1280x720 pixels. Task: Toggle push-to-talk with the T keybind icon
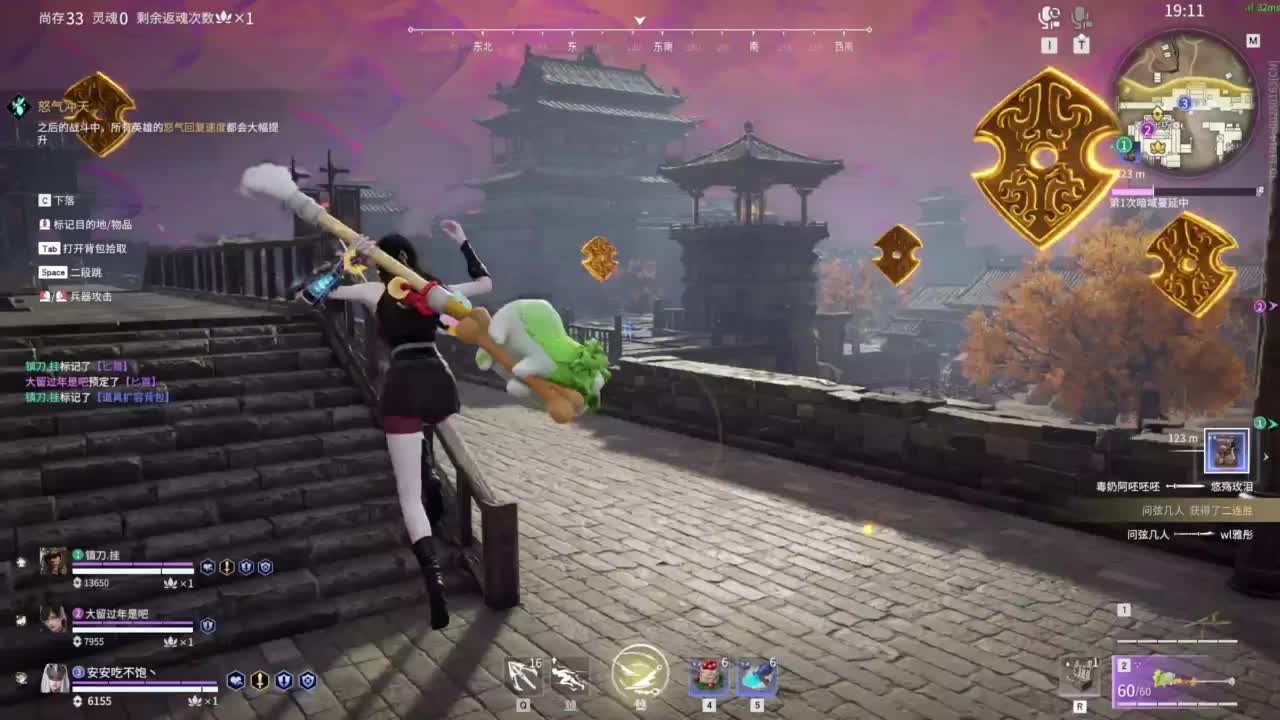[1080, 44]
